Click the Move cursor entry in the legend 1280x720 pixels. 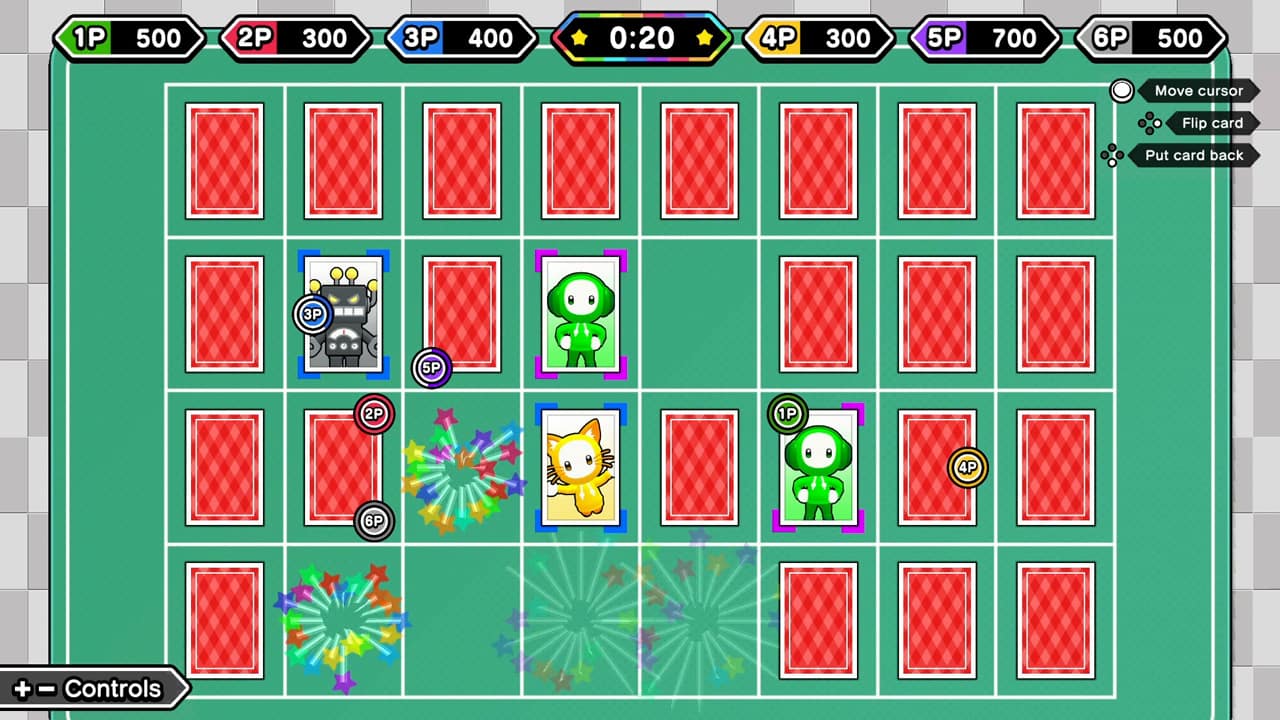pos(1197,91)
